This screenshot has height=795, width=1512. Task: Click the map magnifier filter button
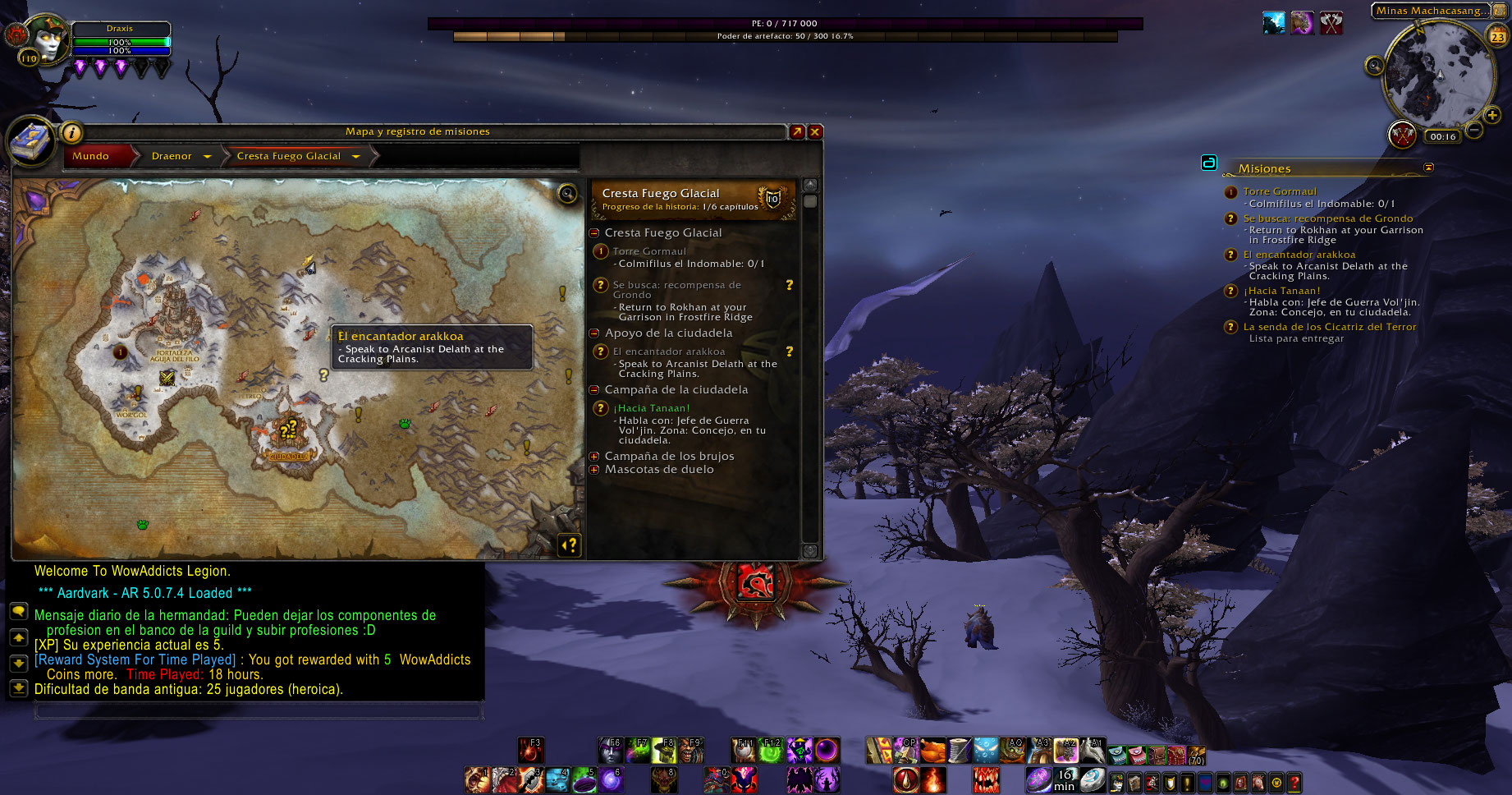click(567, 194)
